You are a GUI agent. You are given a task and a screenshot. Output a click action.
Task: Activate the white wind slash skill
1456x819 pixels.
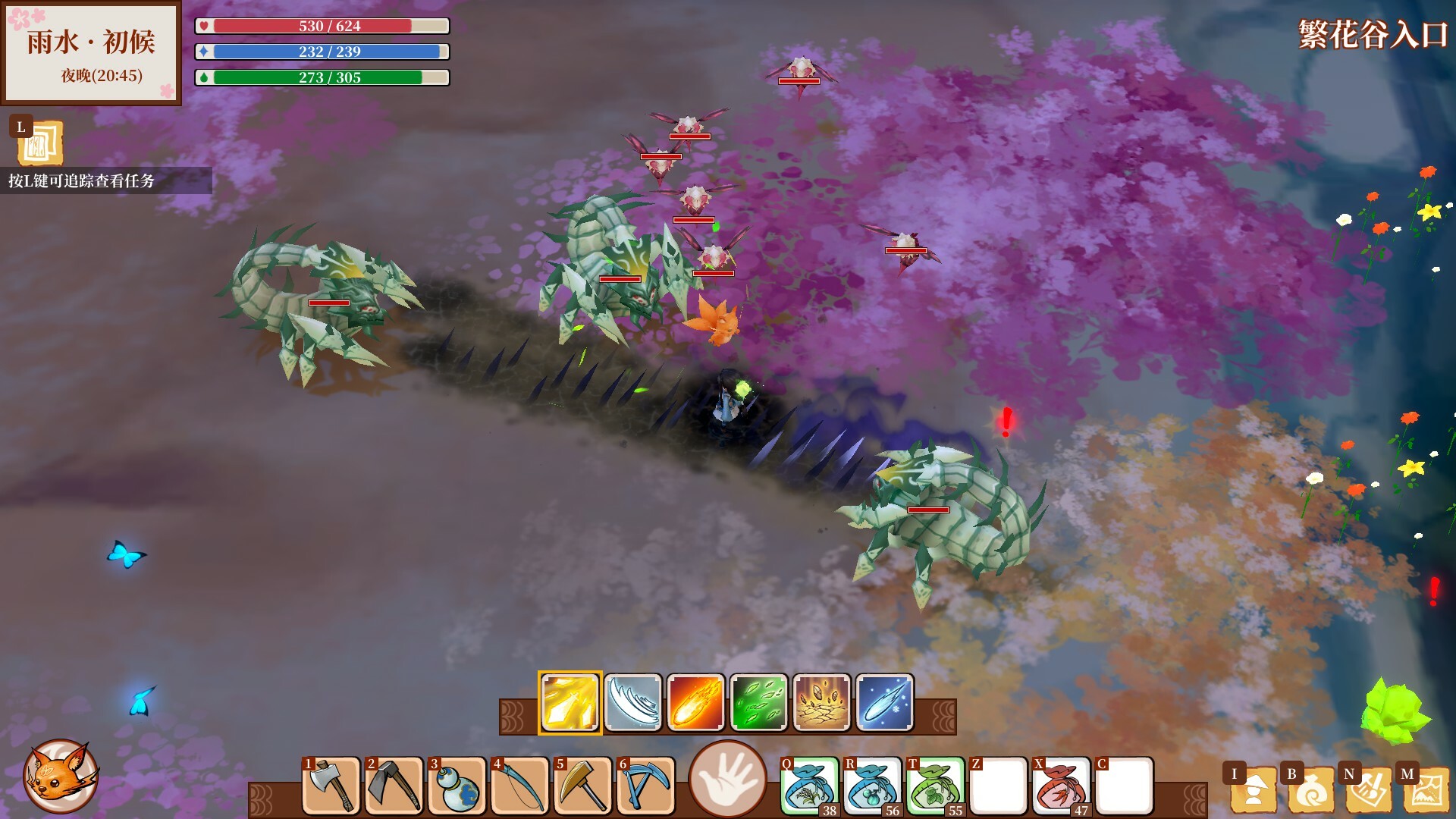tap(633, 702)
